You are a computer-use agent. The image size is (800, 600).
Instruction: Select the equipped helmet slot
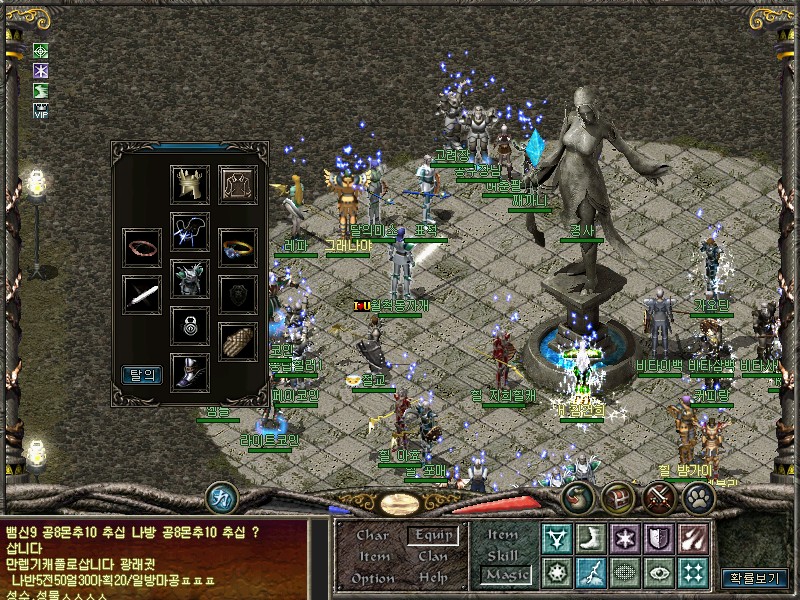190,185
